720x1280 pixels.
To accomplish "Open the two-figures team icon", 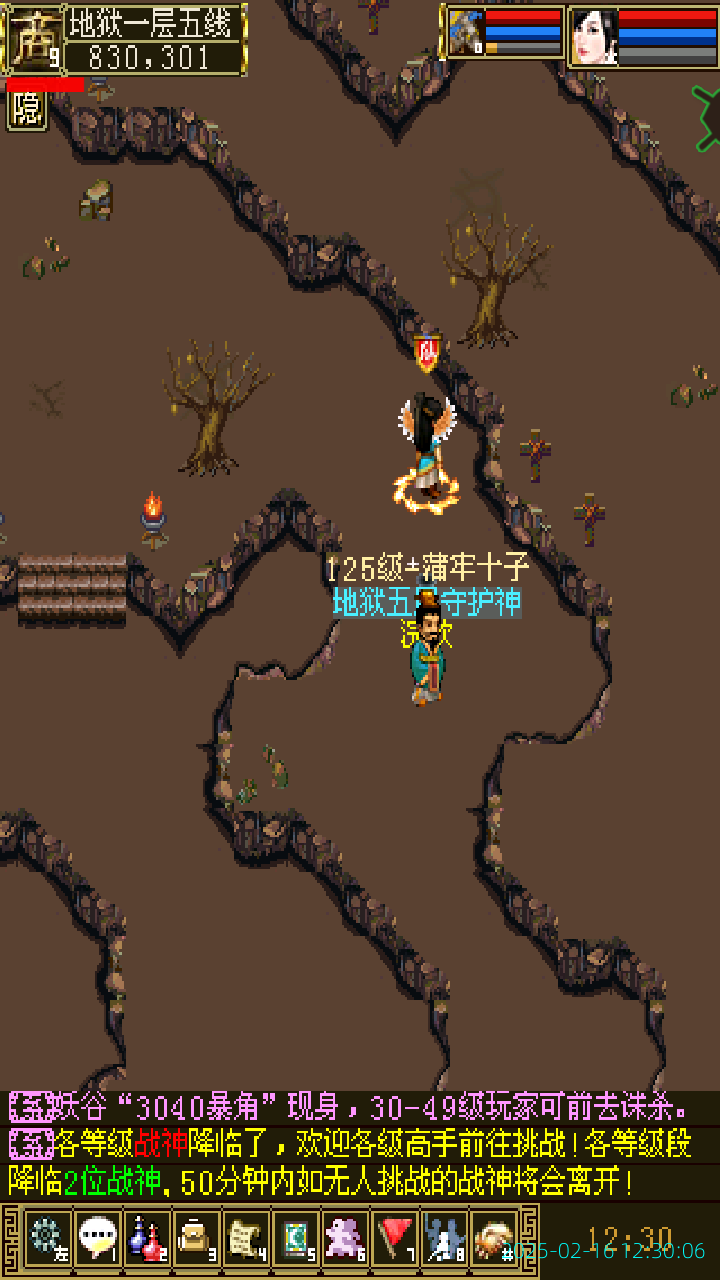I will tap(444, 1238).
